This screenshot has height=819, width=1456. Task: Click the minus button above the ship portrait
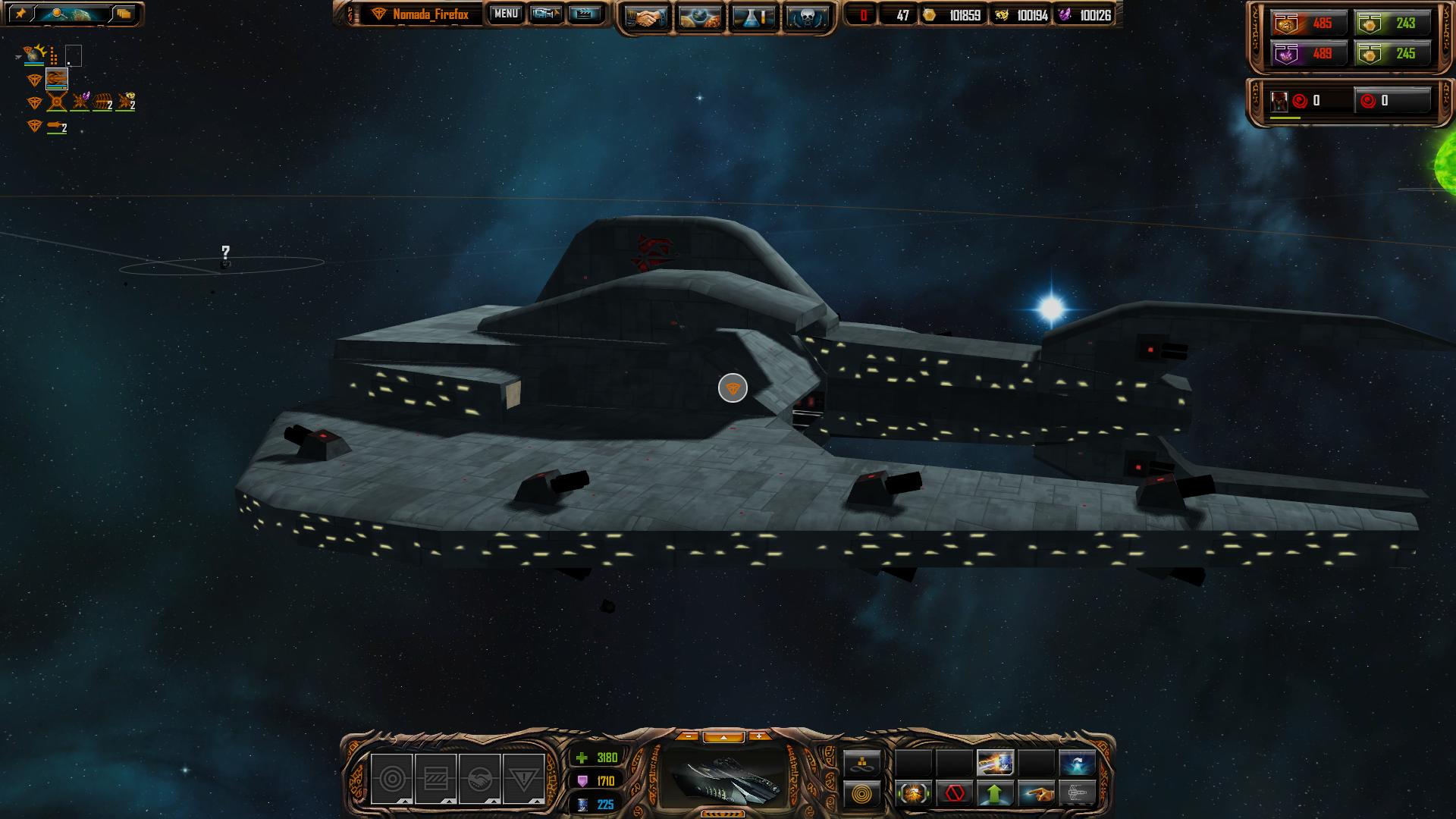(688, 736)
